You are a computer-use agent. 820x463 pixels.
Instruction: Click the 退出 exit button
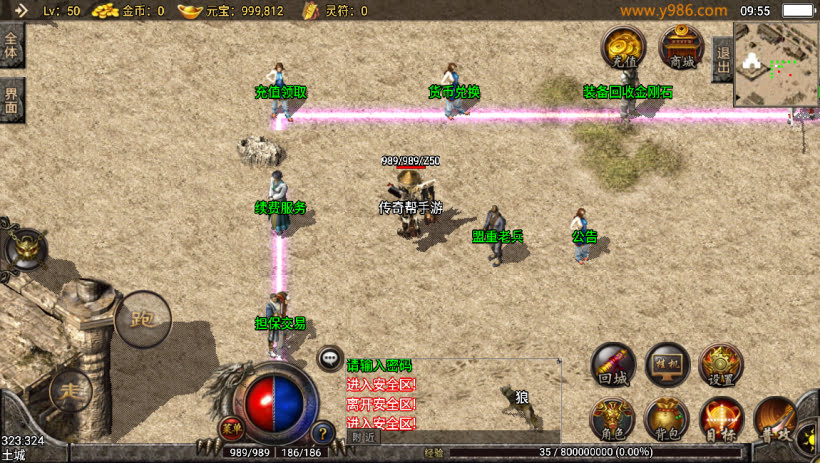[722, 60]
